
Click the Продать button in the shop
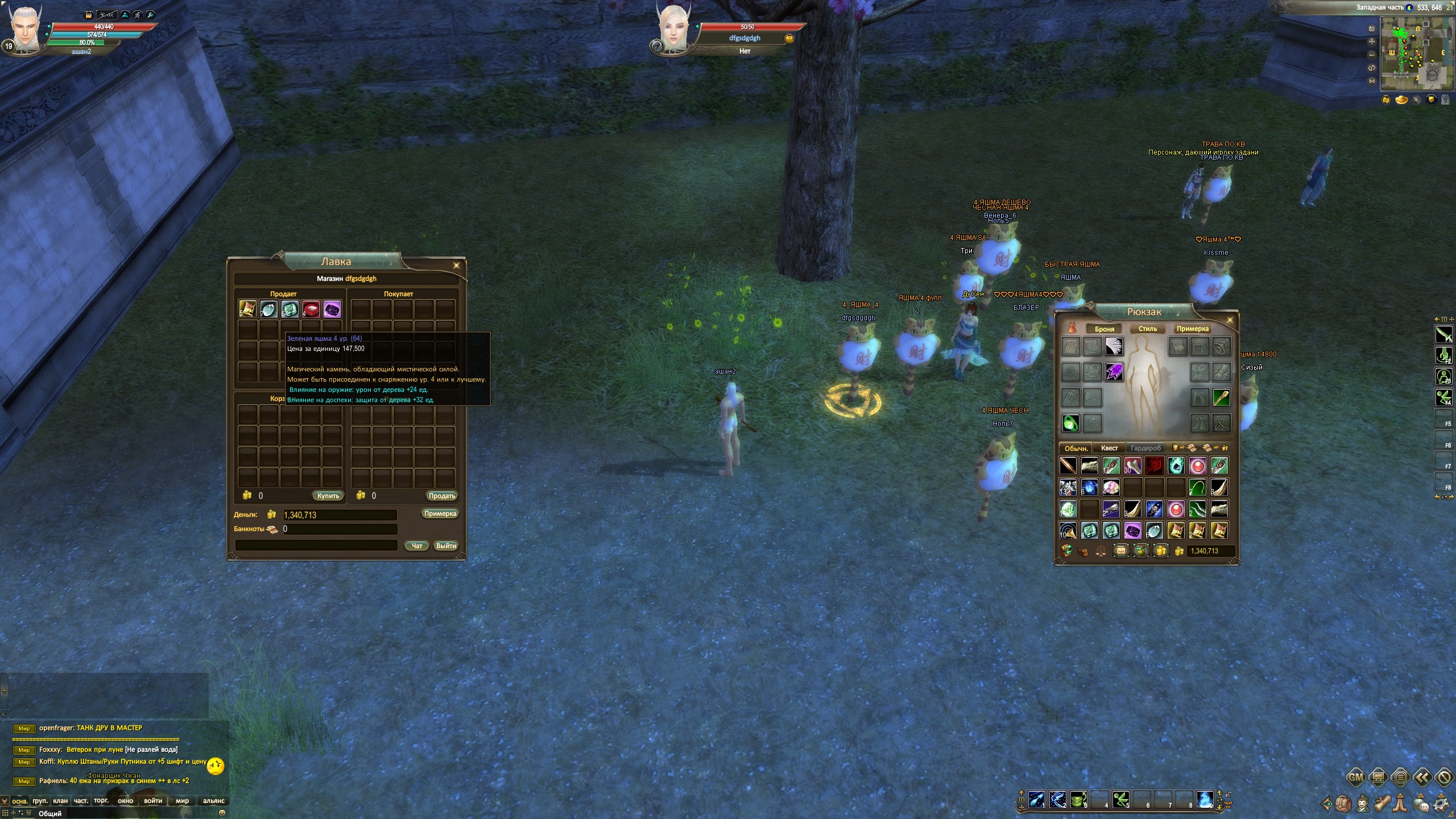coord(441,495)
